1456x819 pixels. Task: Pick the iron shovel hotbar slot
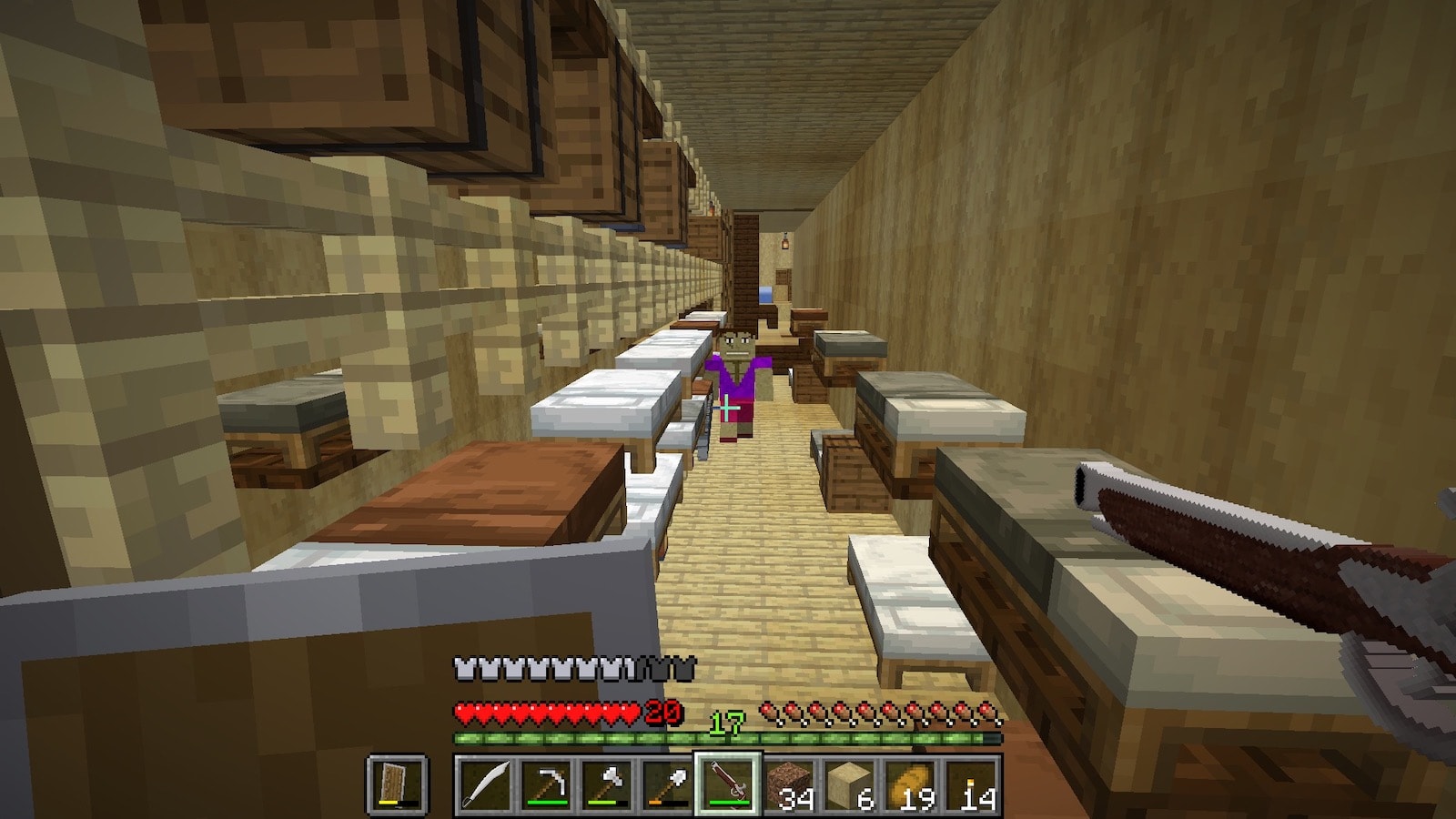tap(667, 784)
